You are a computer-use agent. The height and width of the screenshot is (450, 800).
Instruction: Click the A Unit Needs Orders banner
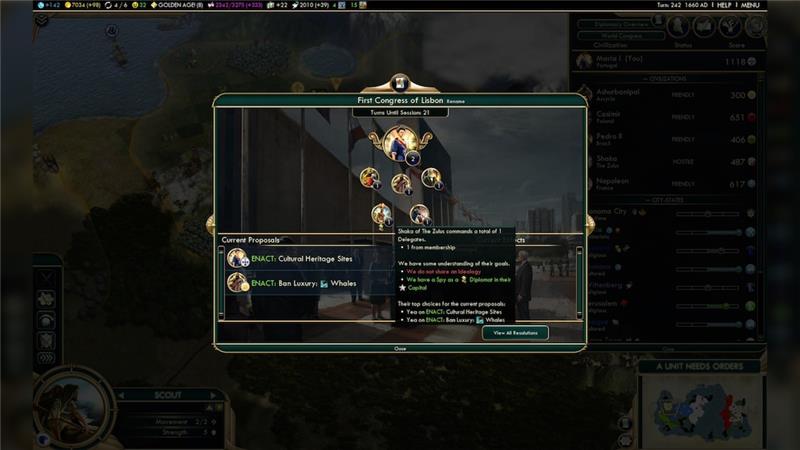[701, 367]
